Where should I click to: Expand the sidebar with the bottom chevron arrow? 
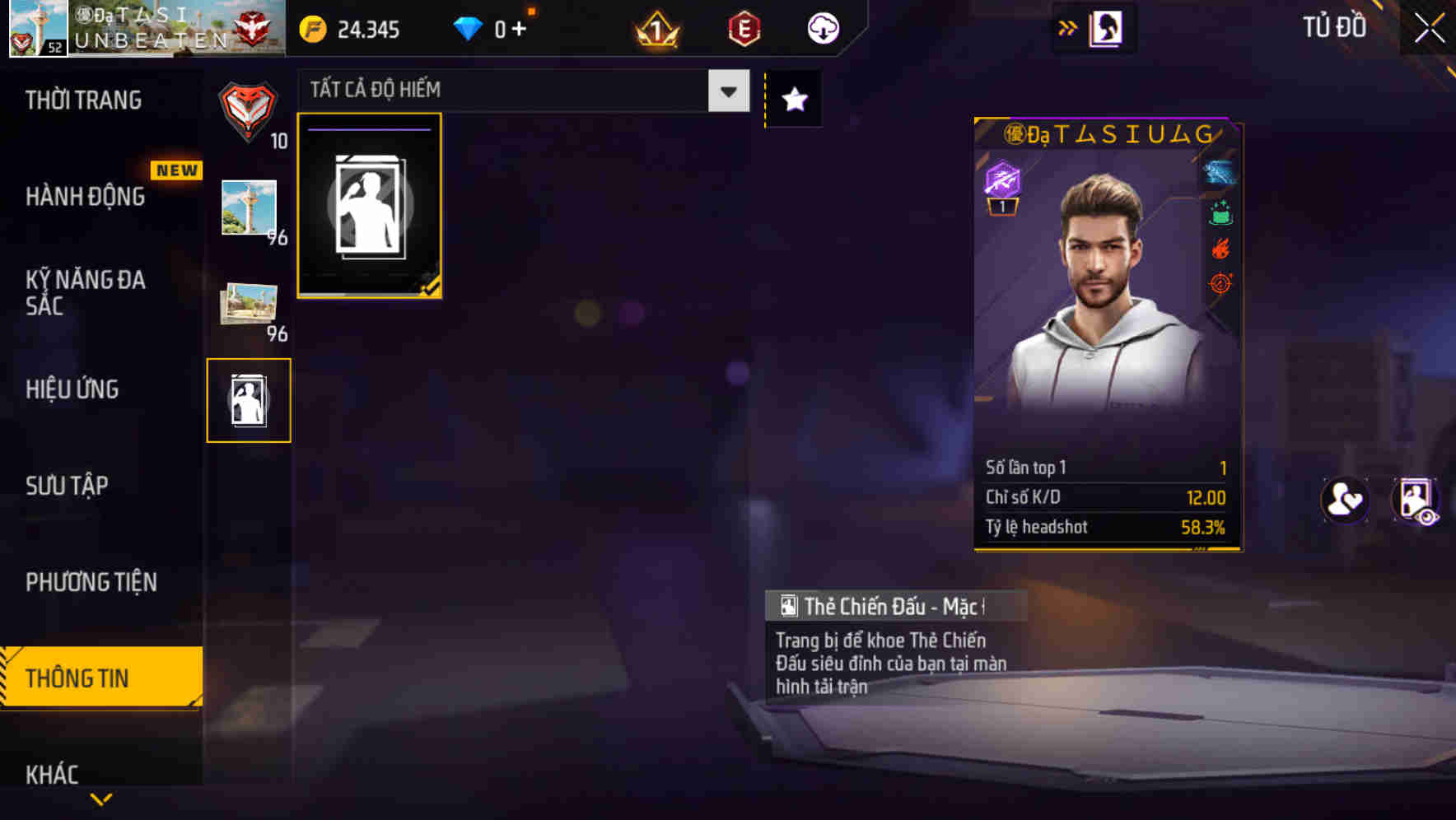point(101,800)
